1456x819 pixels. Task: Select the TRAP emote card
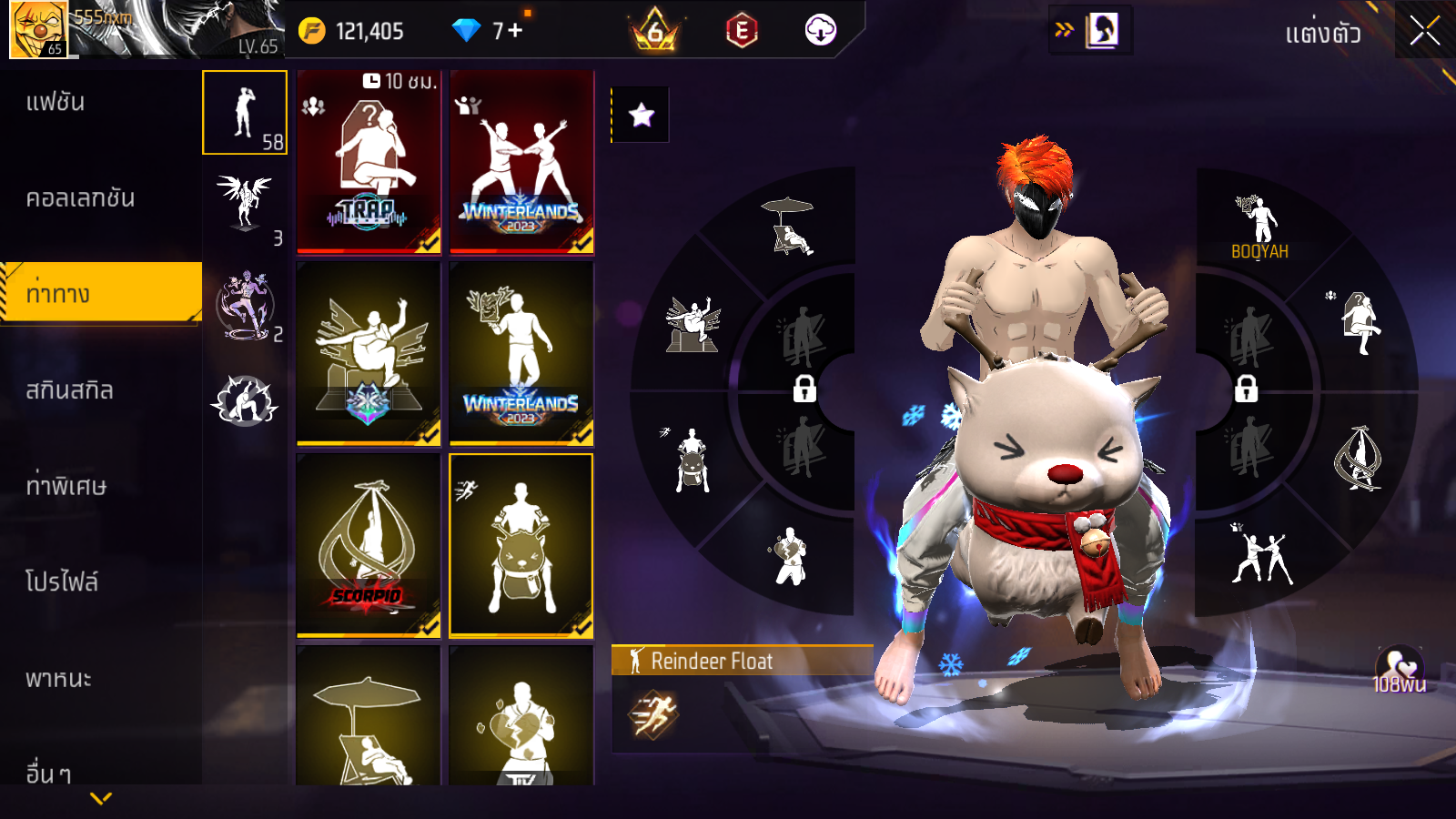click(369, 162)
